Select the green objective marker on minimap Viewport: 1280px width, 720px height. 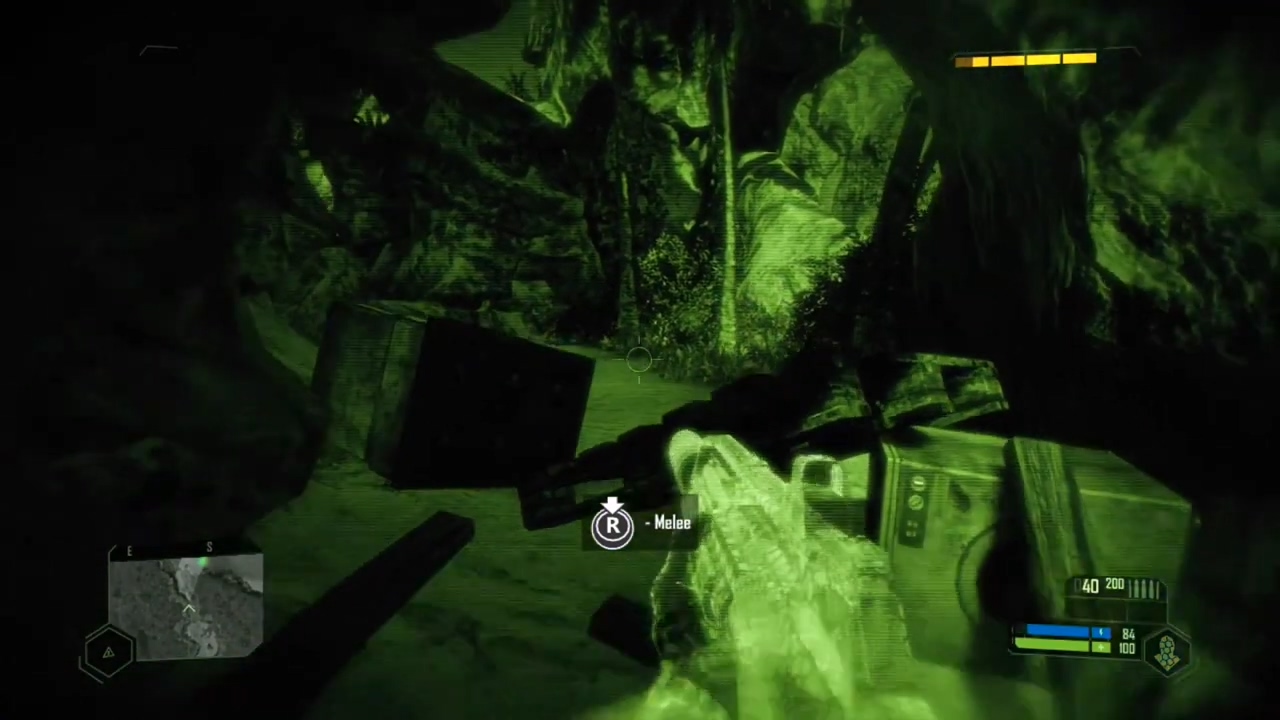point(203,564)
